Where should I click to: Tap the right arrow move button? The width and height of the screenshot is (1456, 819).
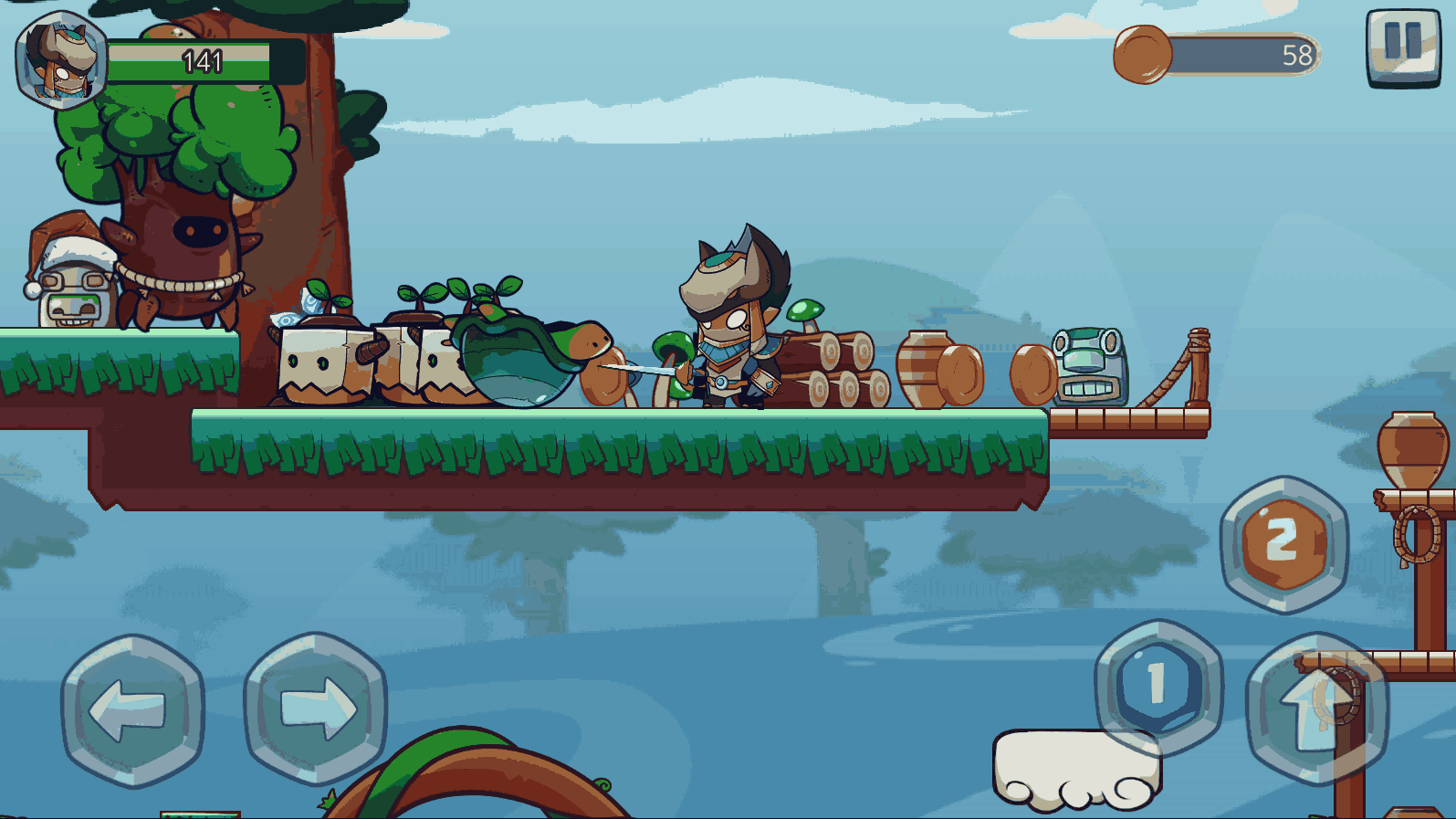(x=315, y=708)
